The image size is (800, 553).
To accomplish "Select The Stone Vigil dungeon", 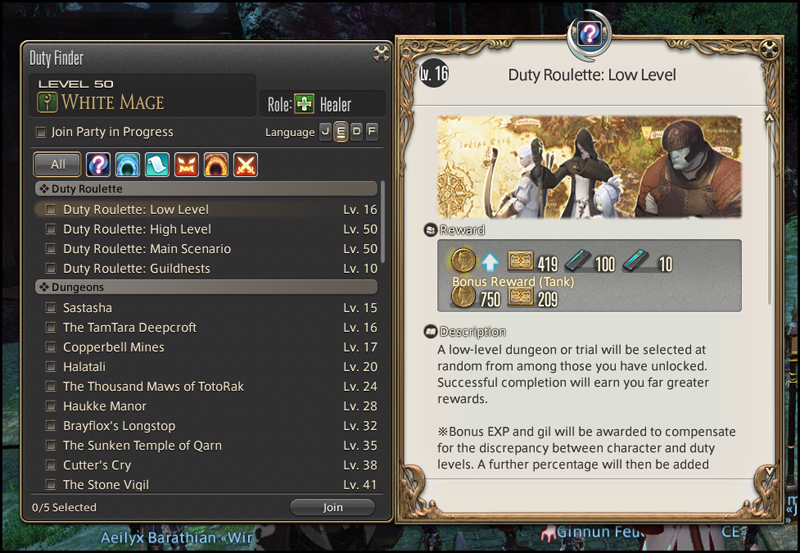I will (x=102, y=485).
